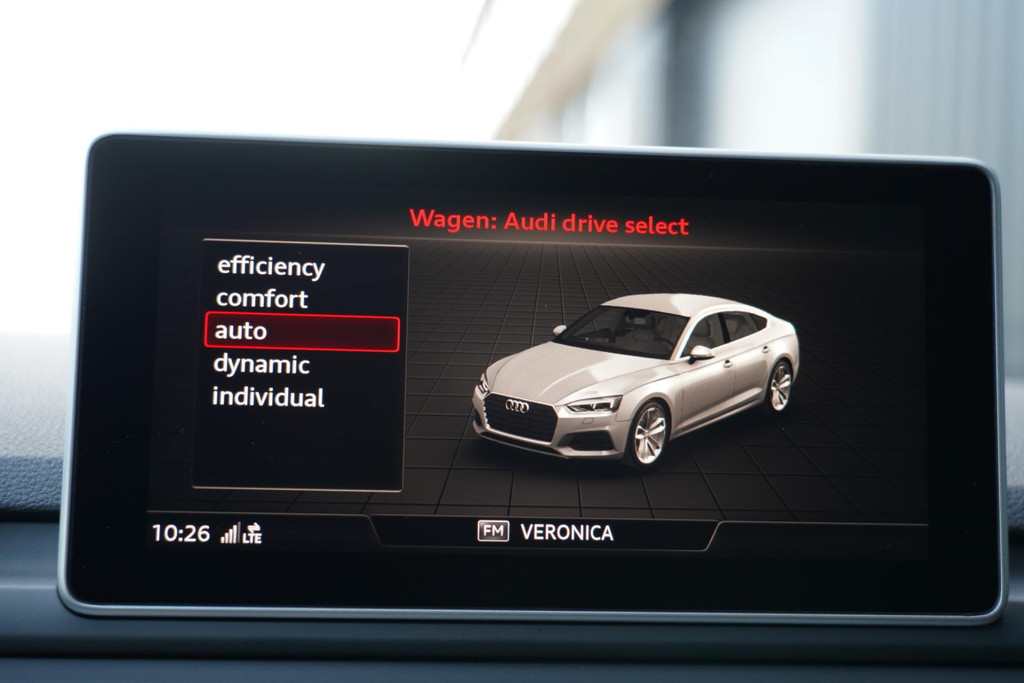Image resolution: width=1024 pixels, height=683 pixels.
Task: Choose the comfort drive mode
Action: pyautogui.click(x=262, y=299)
